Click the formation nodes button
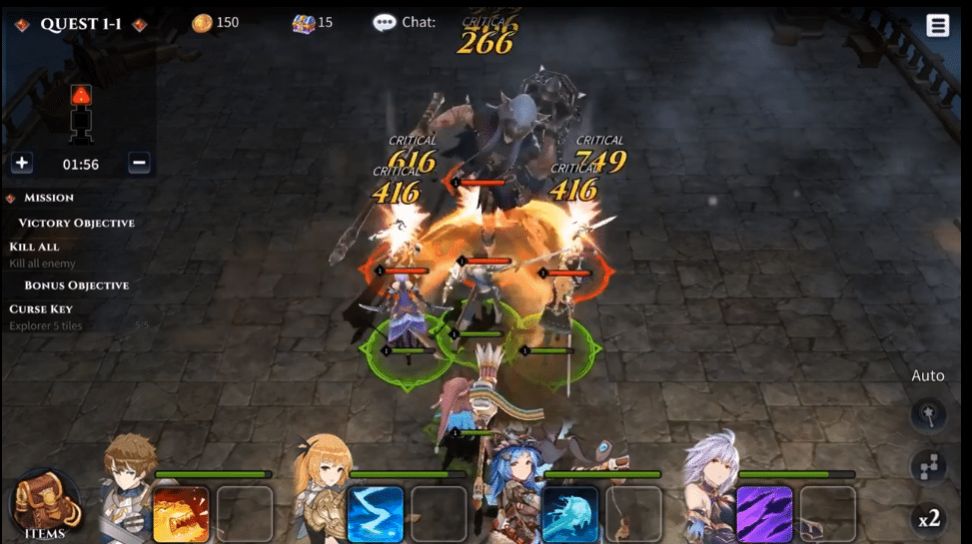Viewport: 972px width, 544px height. point(929,466)
